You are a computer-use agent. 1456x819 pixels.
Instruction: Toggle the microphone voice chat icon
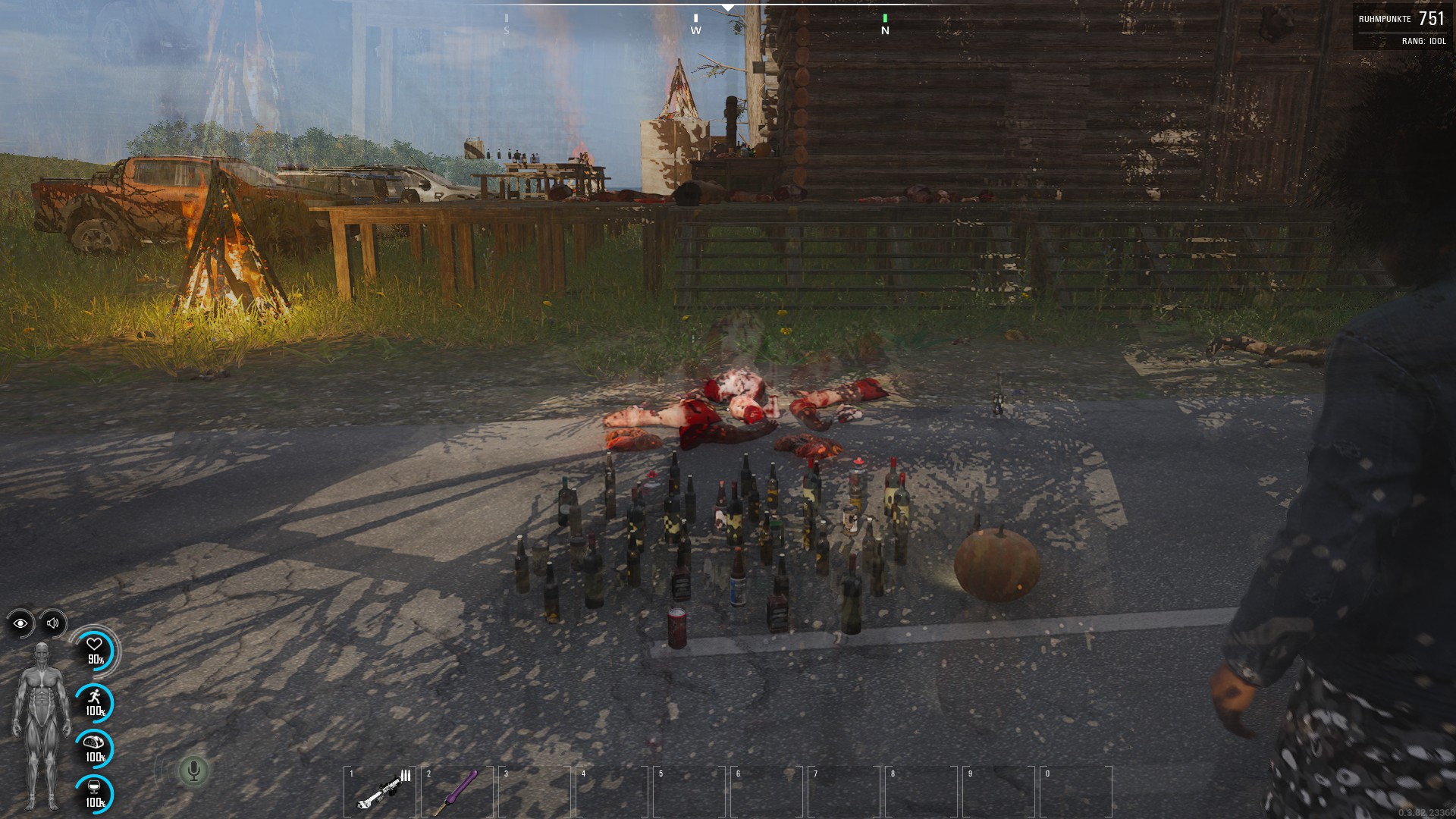(x=193, y=771)
